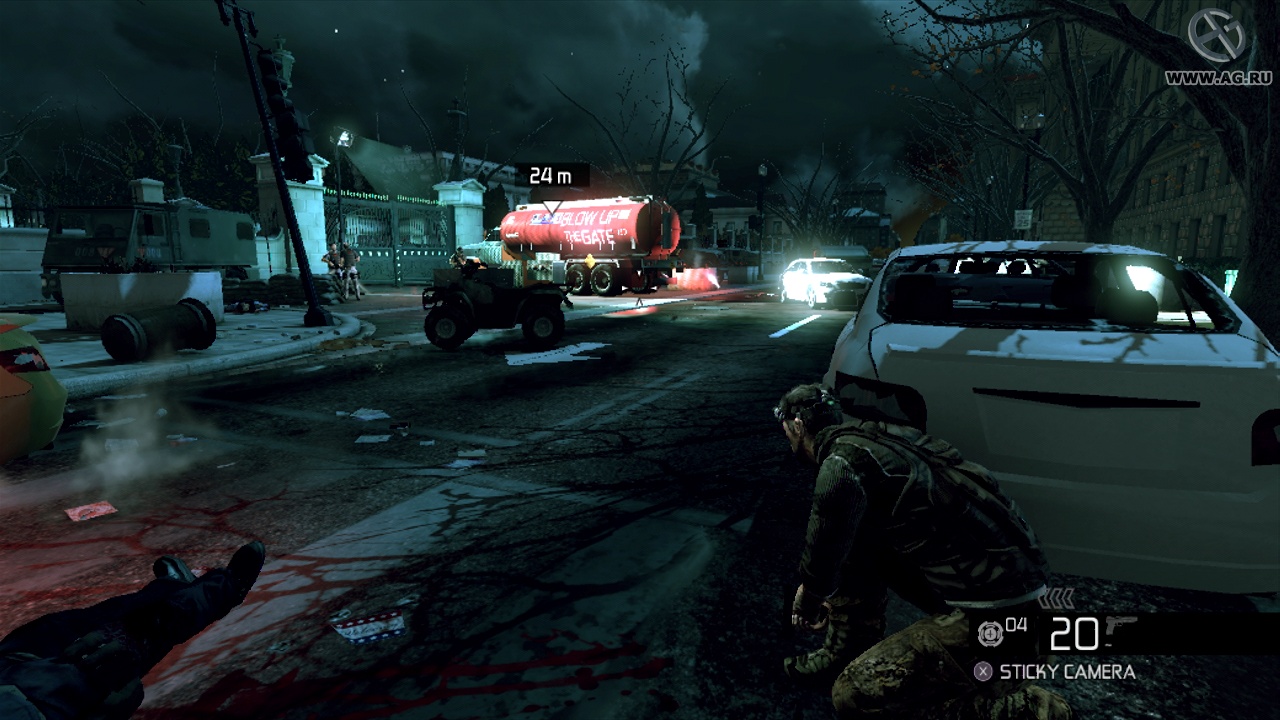
Task: Select the STICKY CAMERA label text
Action: [1067, 670]
